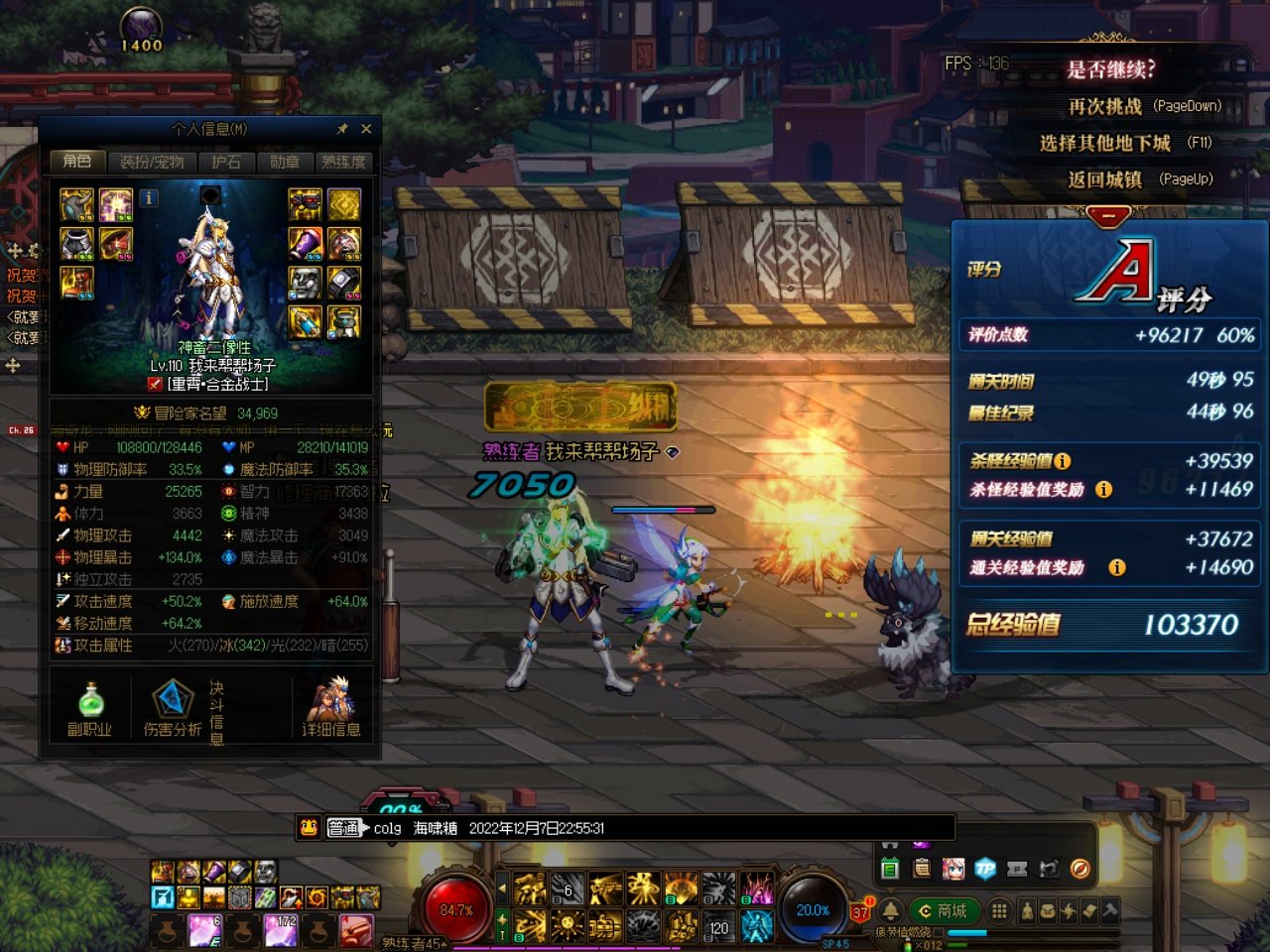Select 选择其他地下城 option
Image resolution: width=1270 pixels, height=952 pixels.
(1124, 143)
